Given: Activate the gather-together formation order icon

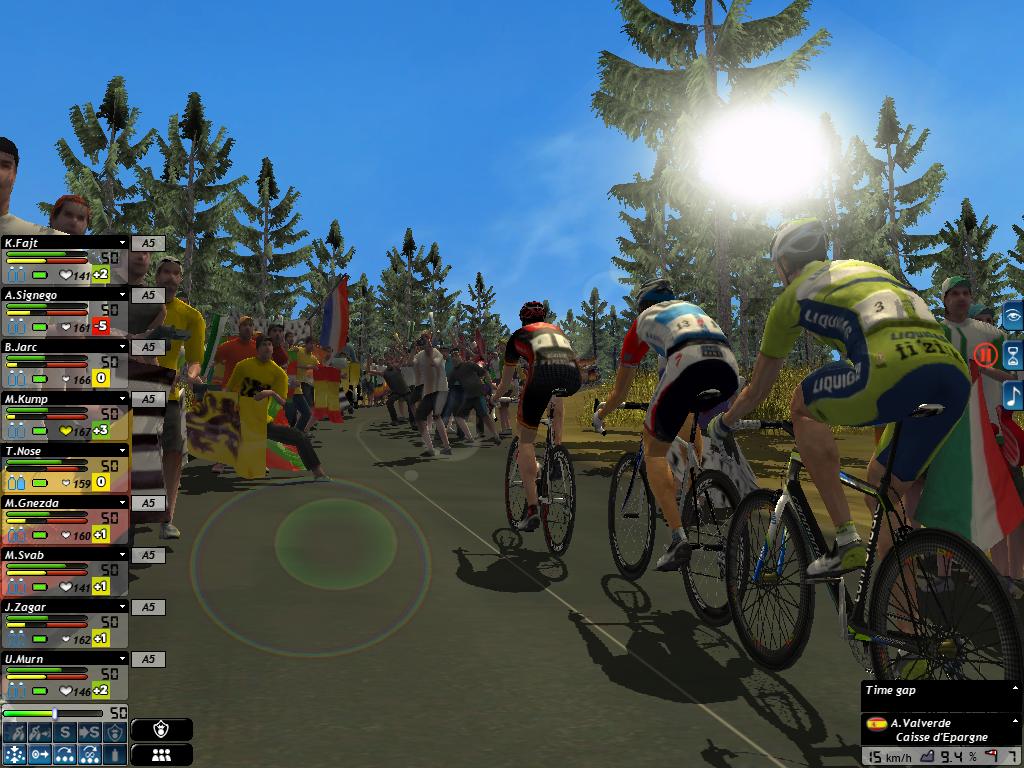Looking at the screenshot, I should point(15,754).
